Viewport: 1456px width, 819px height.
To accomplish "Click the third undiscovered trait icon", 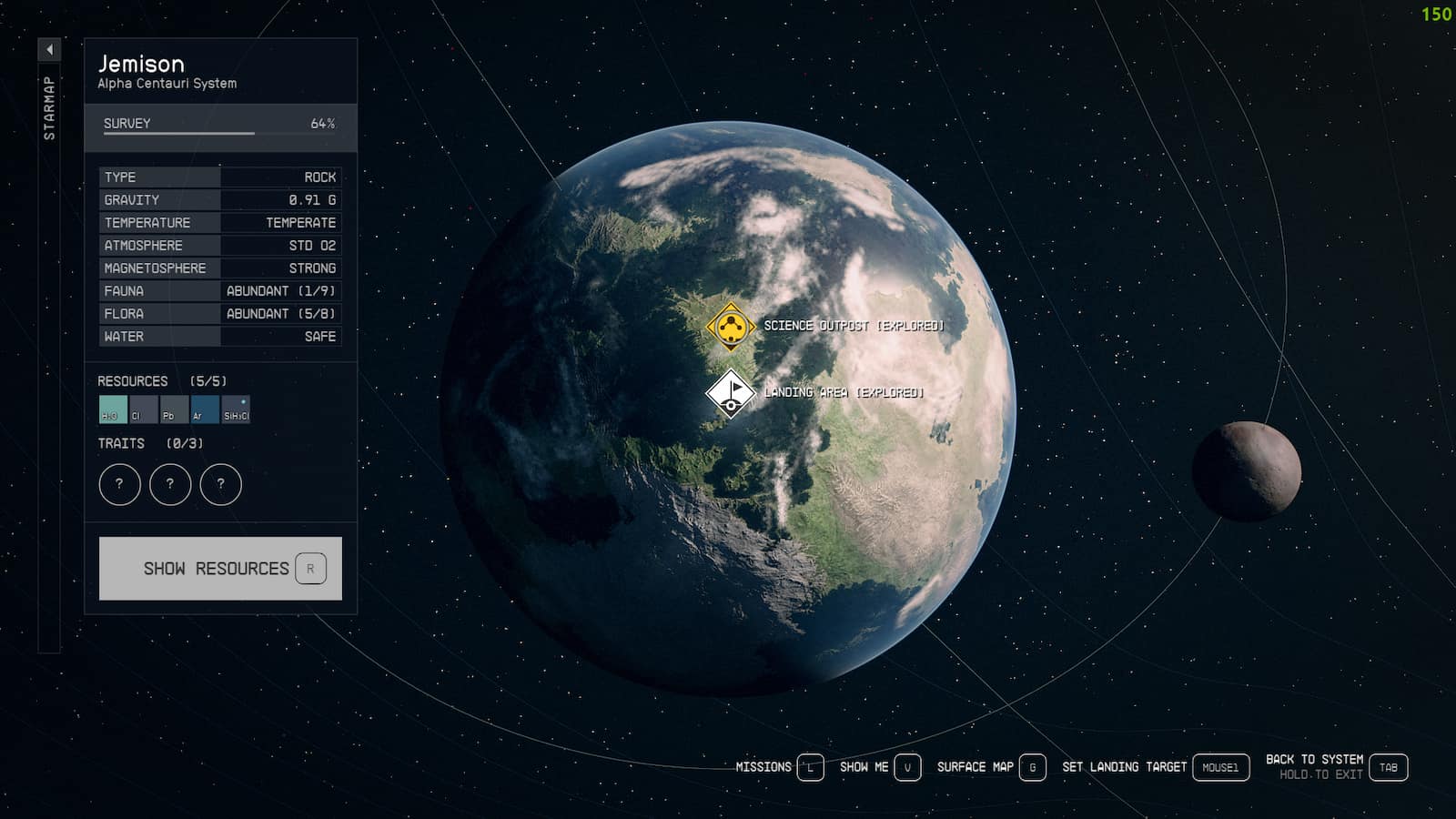I will pyautogui.click(x=219, y=484).
